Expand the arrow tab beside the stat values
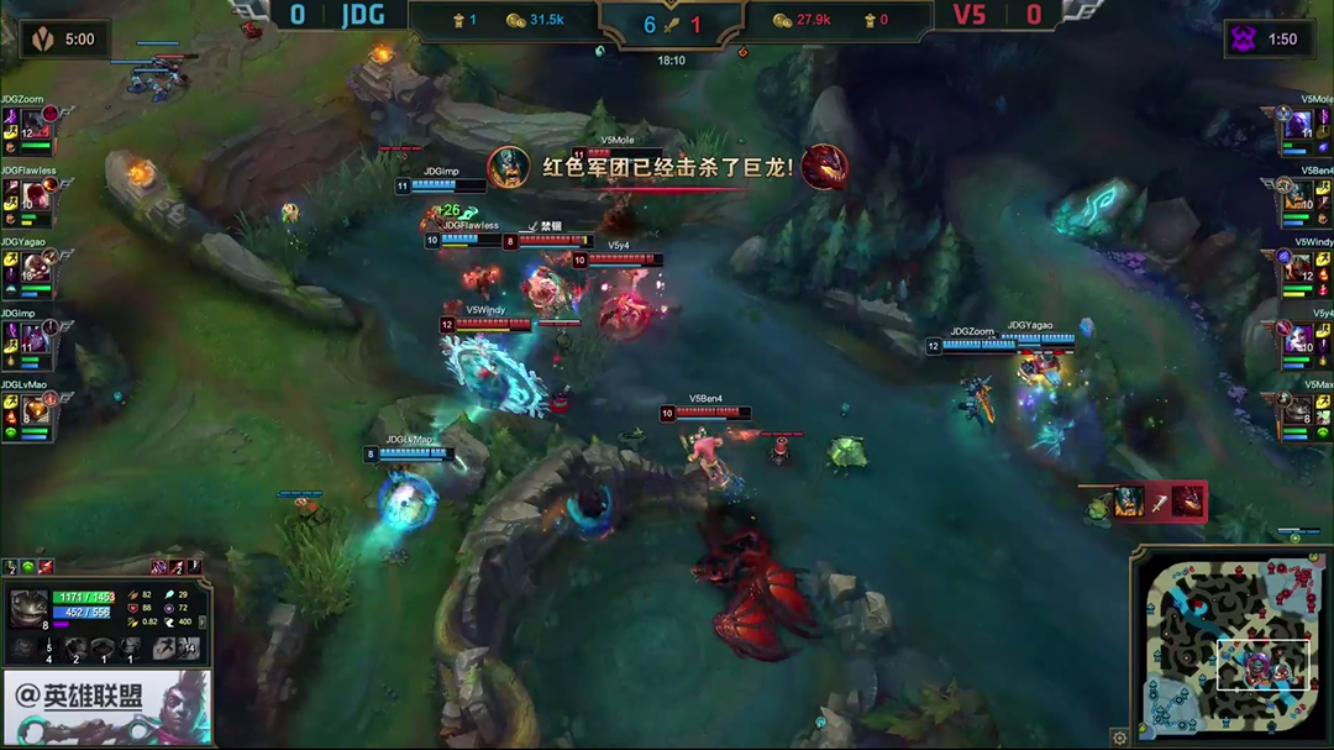The height and width of the screenshot is (750, 1334). pyautogui.click(x=203, y=622)
